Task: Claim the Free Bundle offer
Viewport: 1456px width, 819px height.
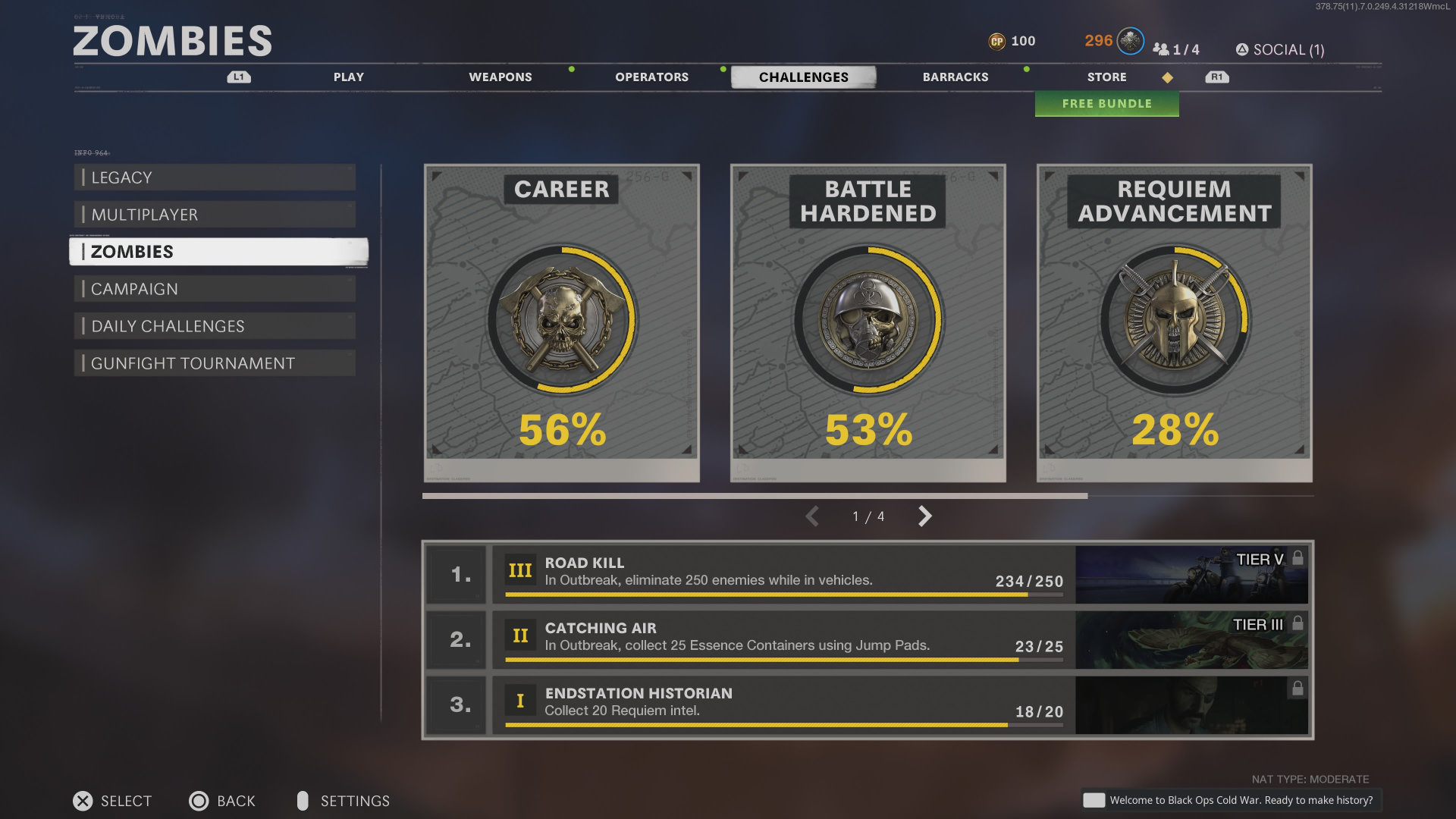Action: [1106, 104]
